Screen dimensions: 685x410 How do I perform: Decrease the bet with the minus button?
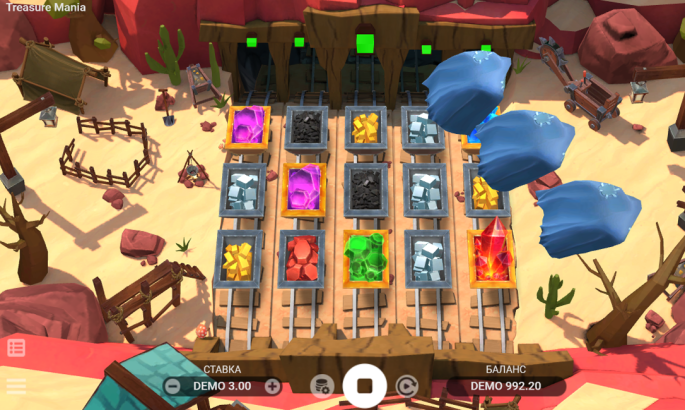point(173,386)
